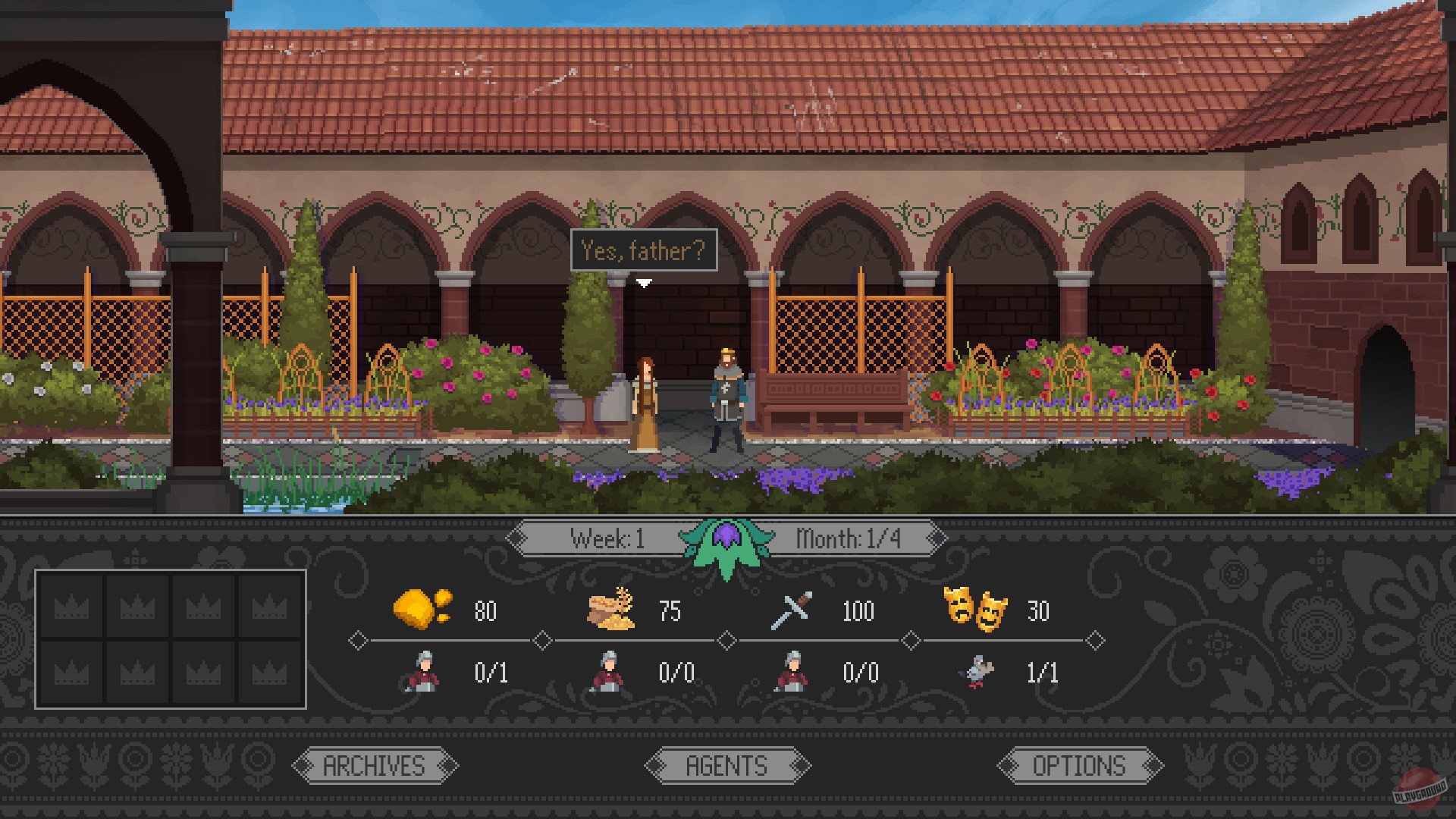This screenshot has height=819, width=1456.
Task: Click the 'Yes, father?' dialogue bubble
Action: (x=644, y=250)
